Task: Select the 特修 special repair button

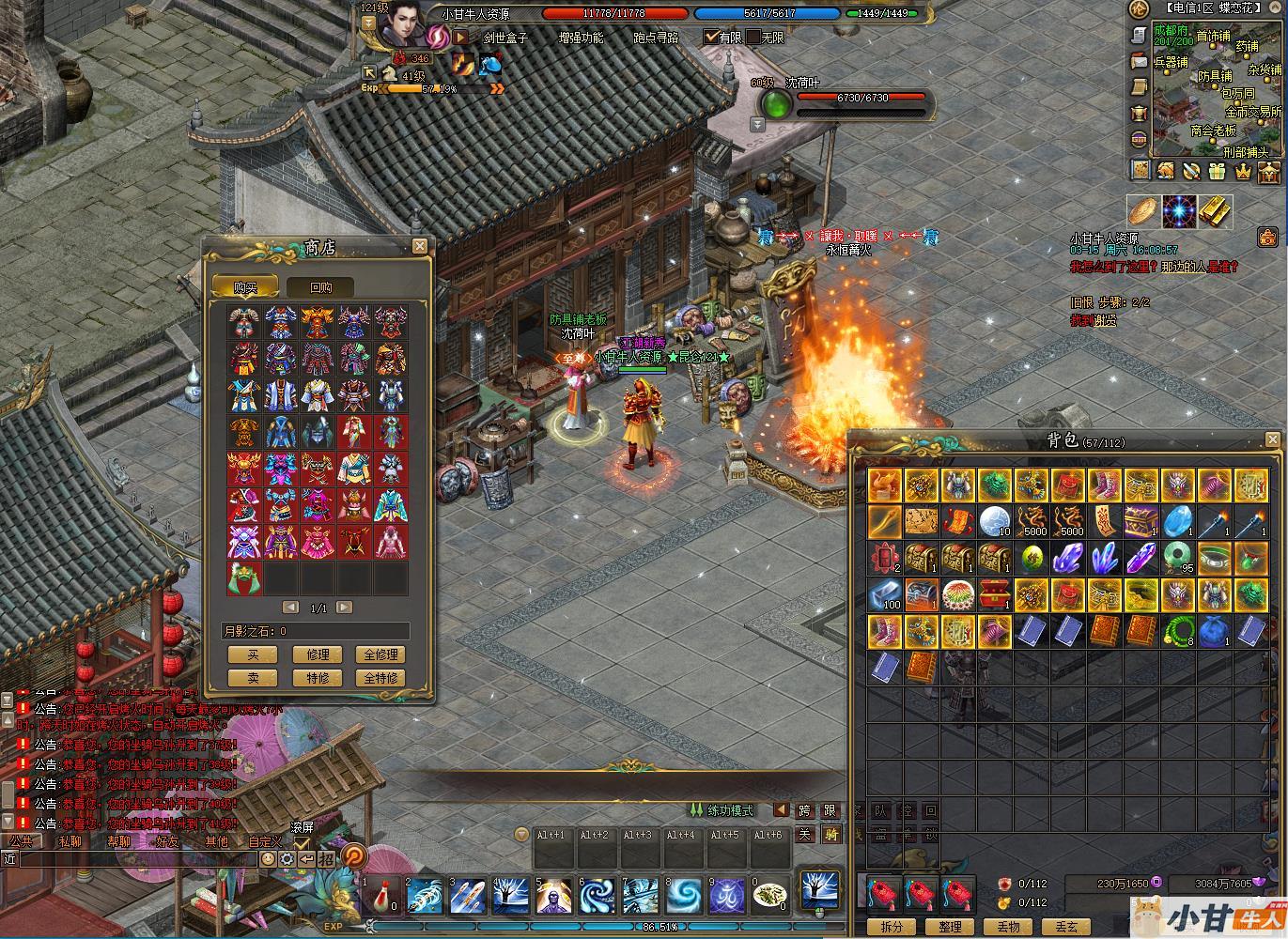Action: click(x=318, y=678)
